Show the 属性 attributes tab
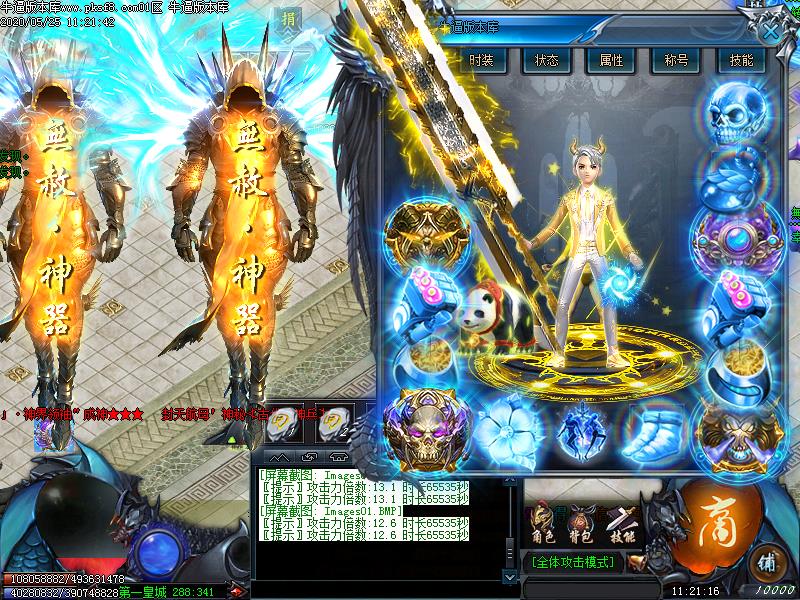The width and height of the screenshot is (800, 600). coord(611,60)
